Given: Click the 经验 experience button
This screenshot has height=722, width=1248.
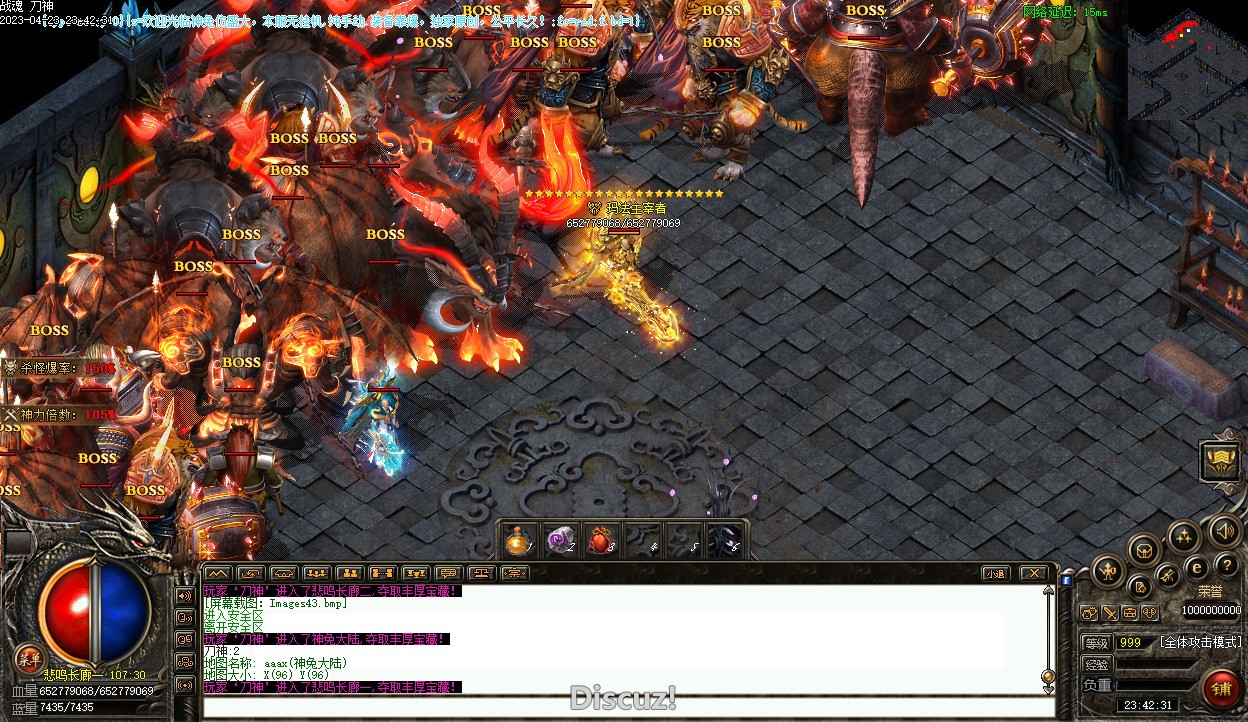Looking at the screenshot, I should click(x=1097, y=664).
